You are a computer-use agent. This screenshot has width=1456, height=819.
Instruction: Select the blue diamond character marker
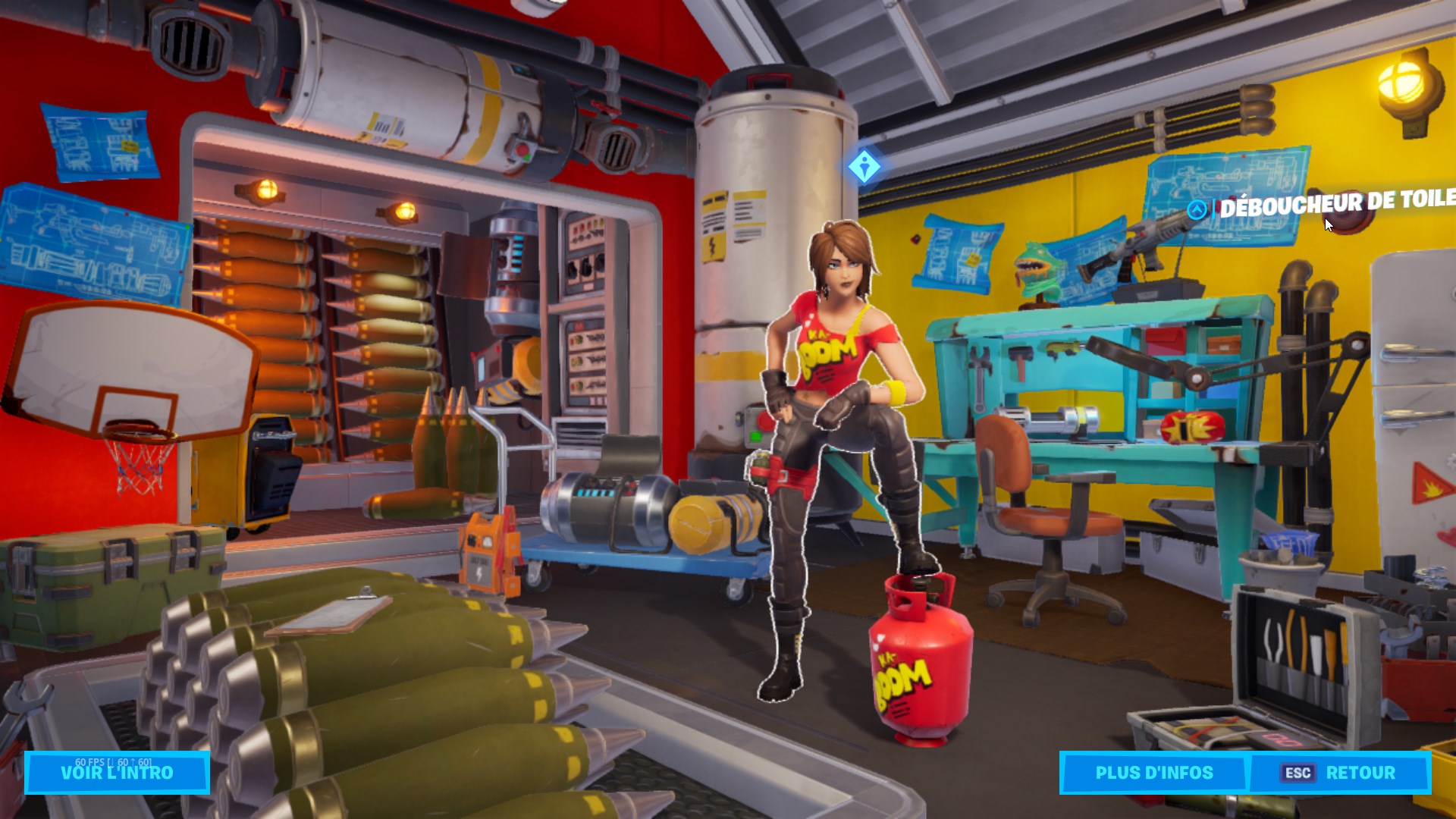click(864, 166)
